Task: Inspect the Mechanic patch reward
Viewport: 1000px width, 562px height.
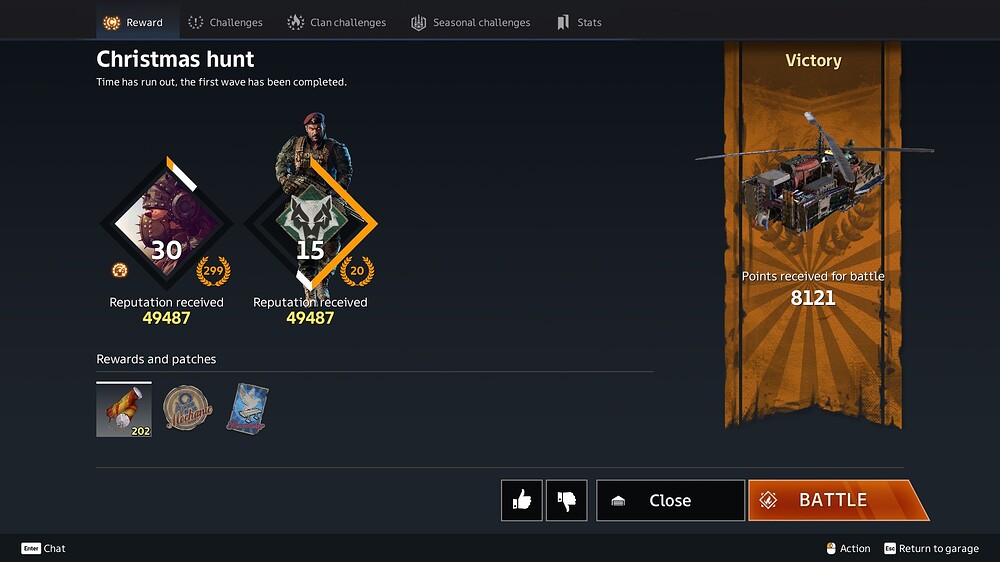Action: pyautogui.click(x=188, y=408)
